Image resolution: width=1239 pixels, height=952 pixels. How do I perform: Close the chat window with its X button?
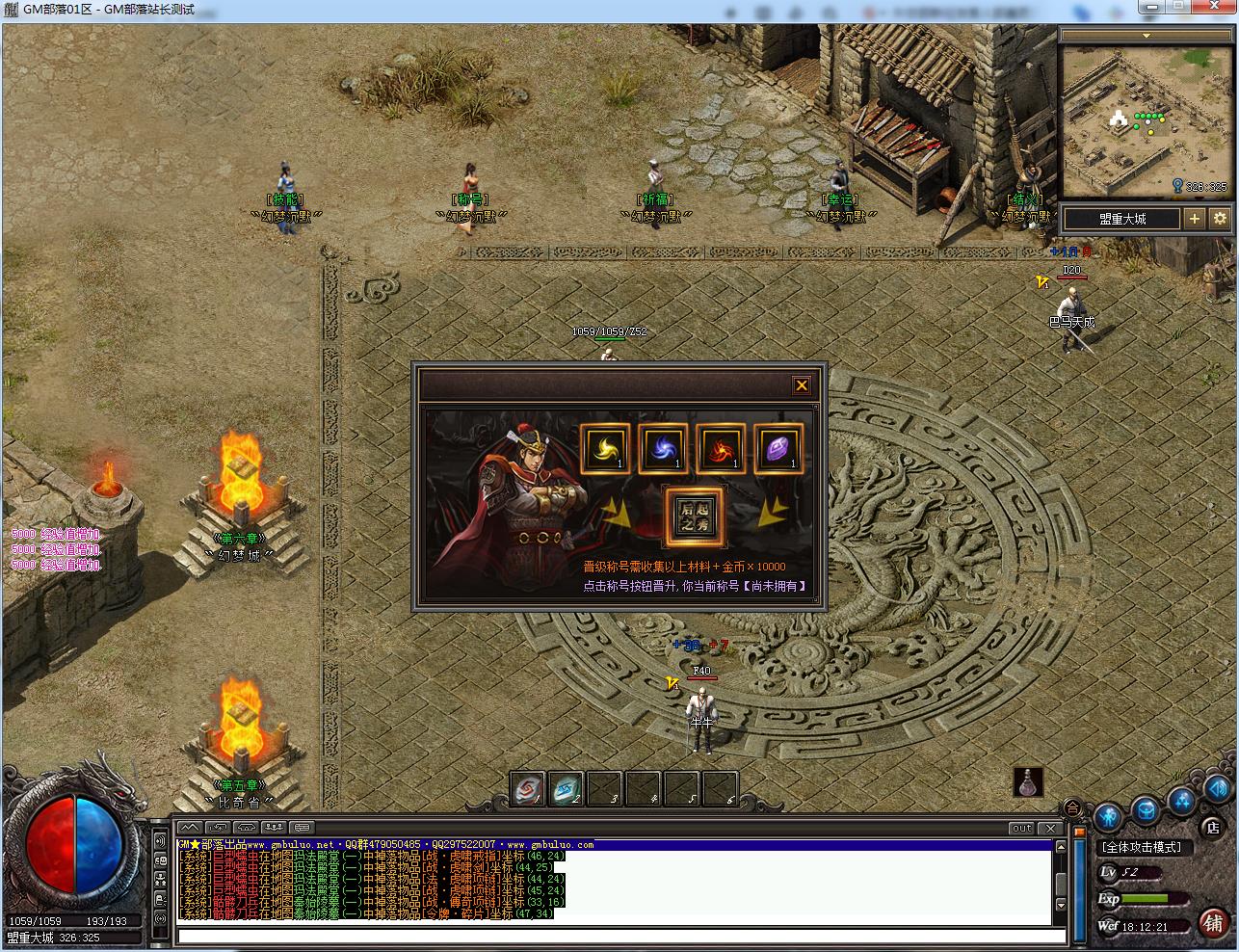(x=1051, y=828)
